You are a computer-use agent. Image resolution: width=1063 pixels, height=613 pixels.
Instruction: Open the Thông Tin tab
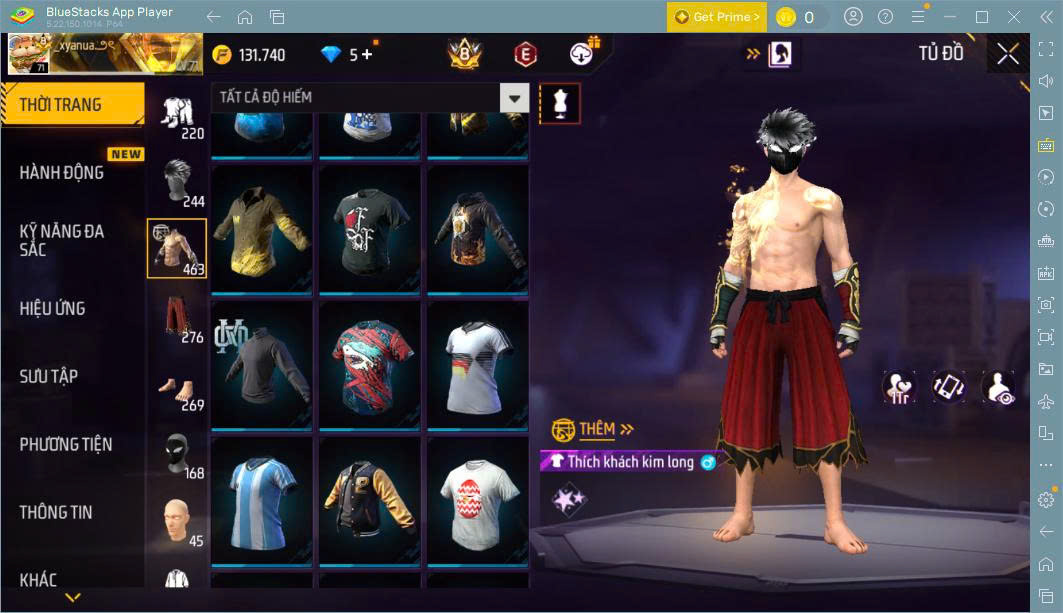pyautogui.click(x=56, y=513)
